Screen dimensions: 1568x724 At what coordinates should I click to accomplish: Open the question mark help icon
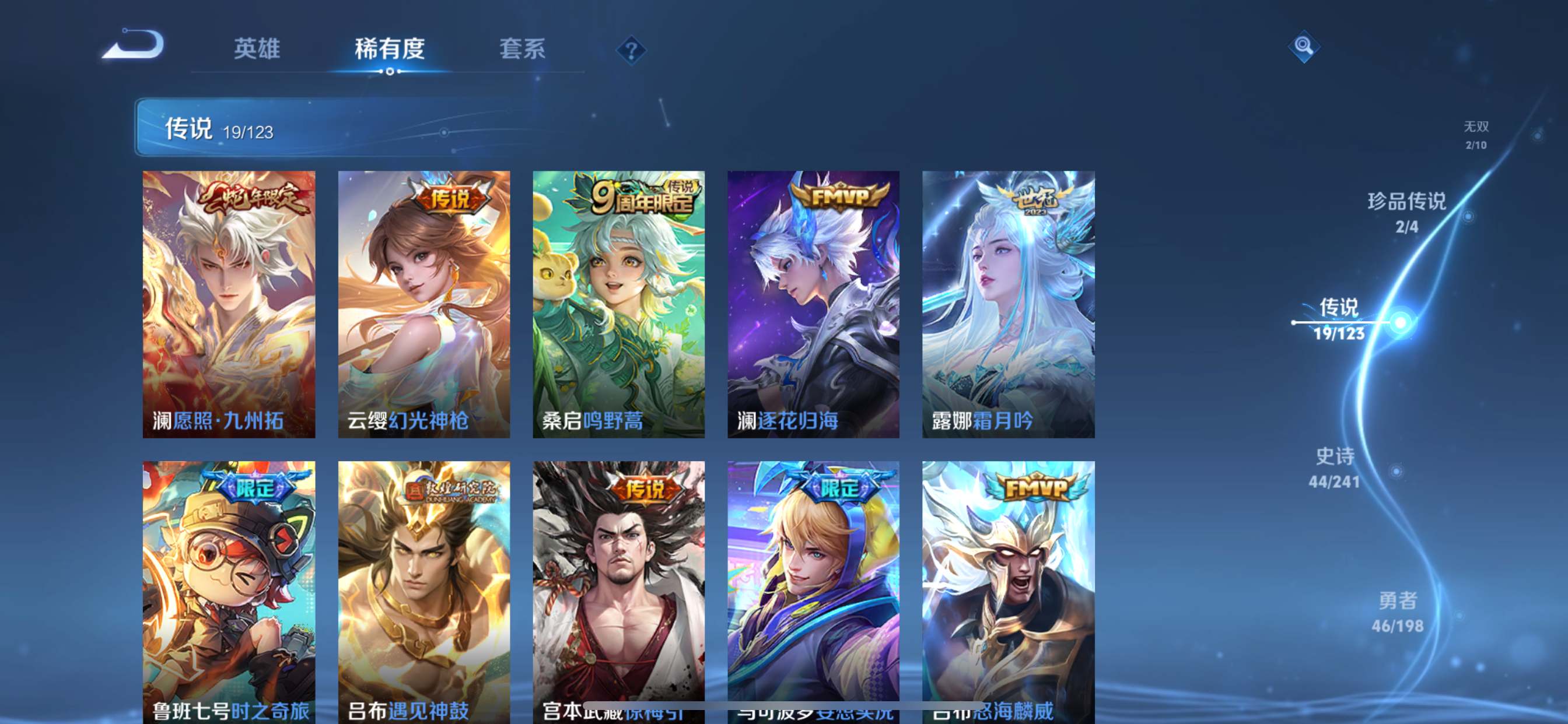coord(631,50)
